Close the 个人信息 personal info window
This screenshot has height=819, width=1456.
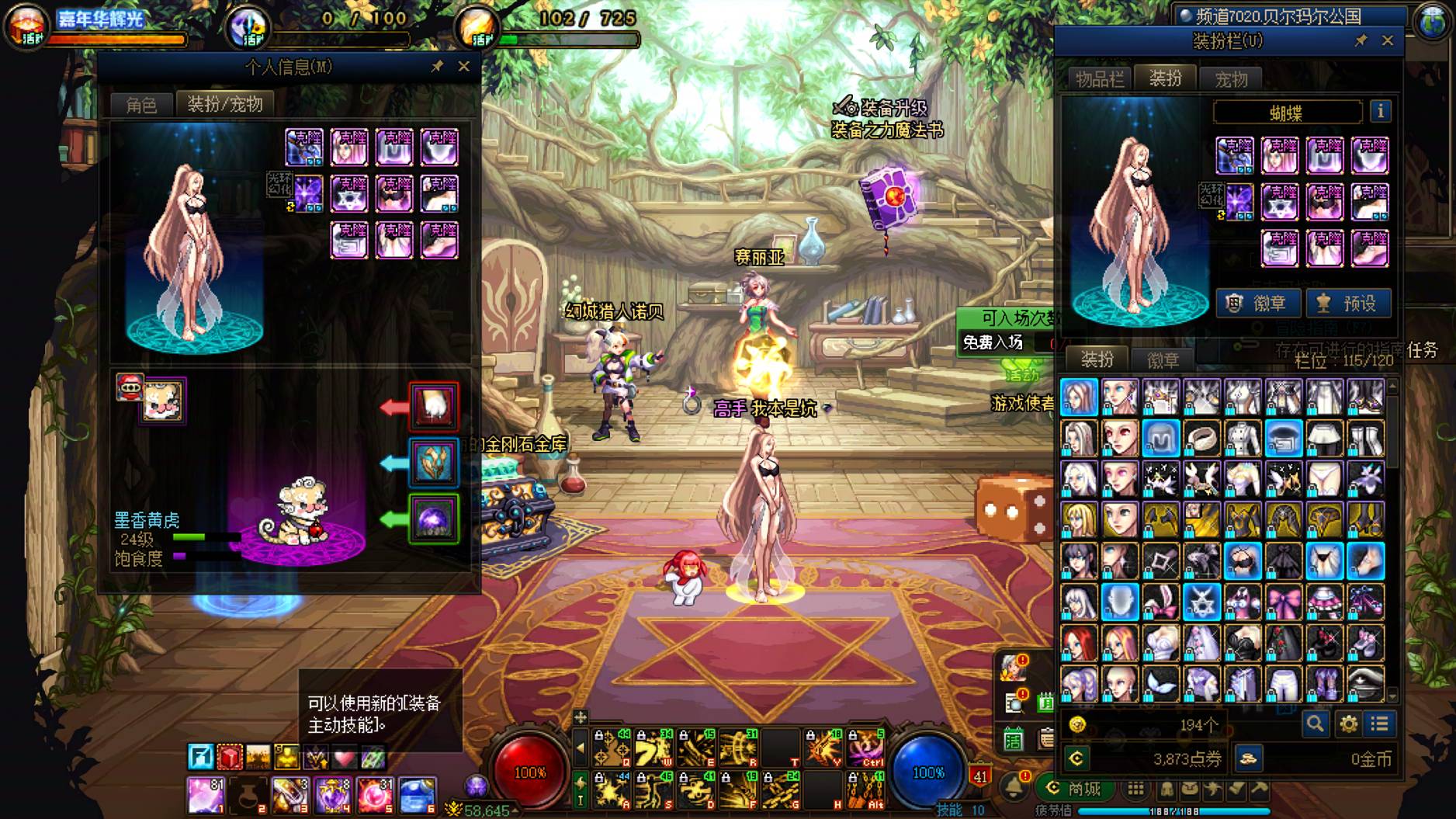tap(464, 67)
